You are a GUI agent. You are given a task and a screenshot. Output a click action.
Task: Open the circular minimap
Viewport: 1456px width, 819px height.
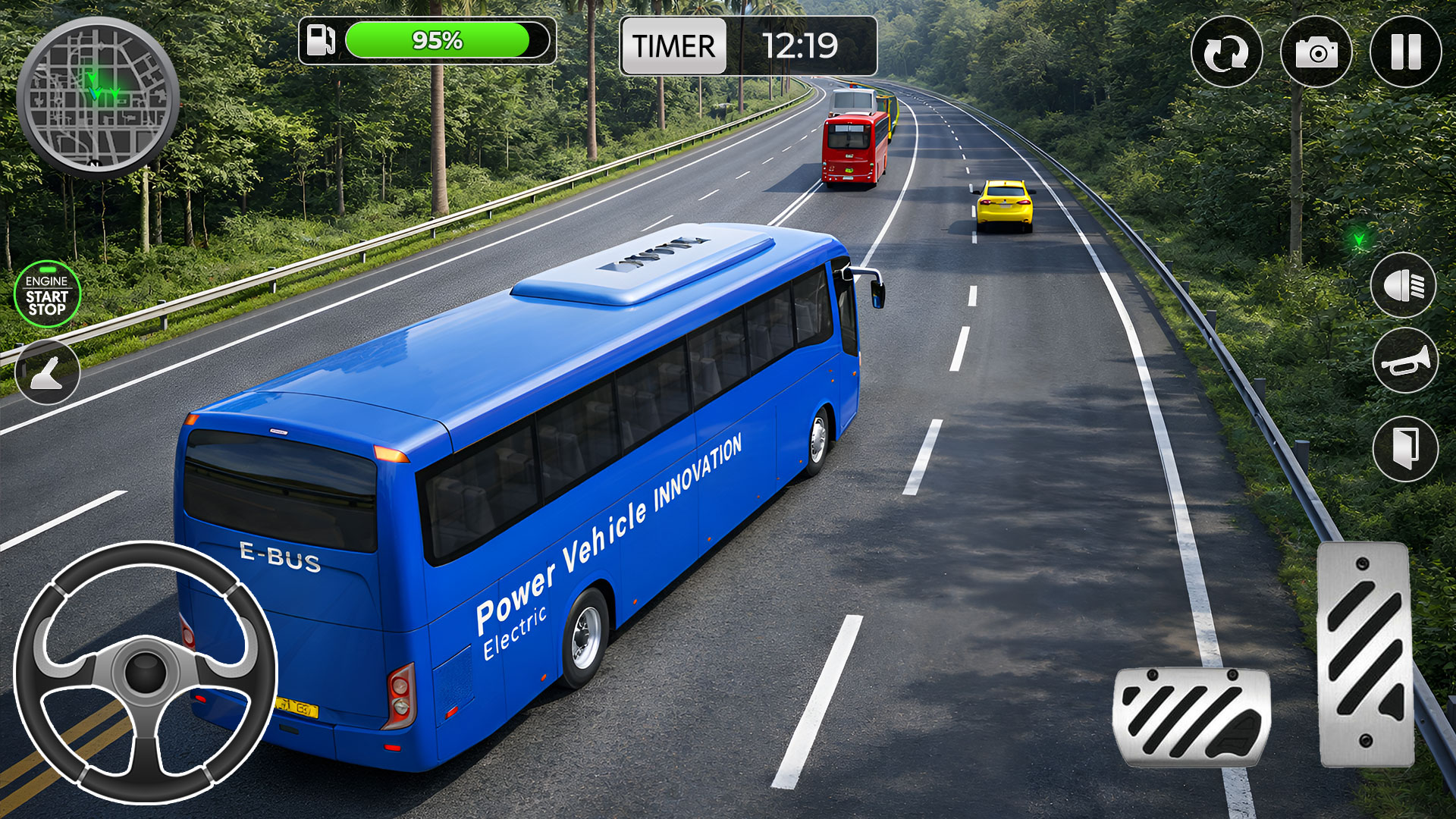point(97,97)
